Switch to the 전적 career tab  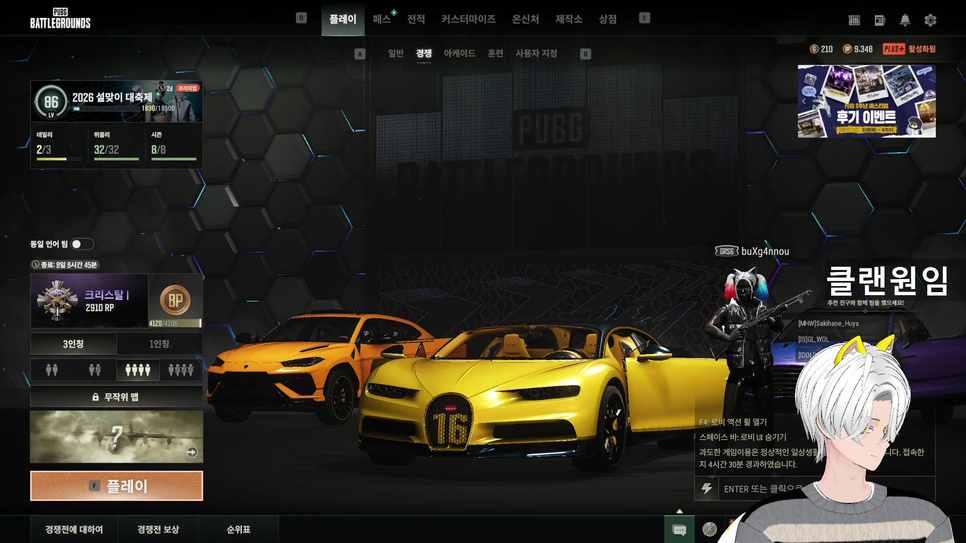pos(416,19)
